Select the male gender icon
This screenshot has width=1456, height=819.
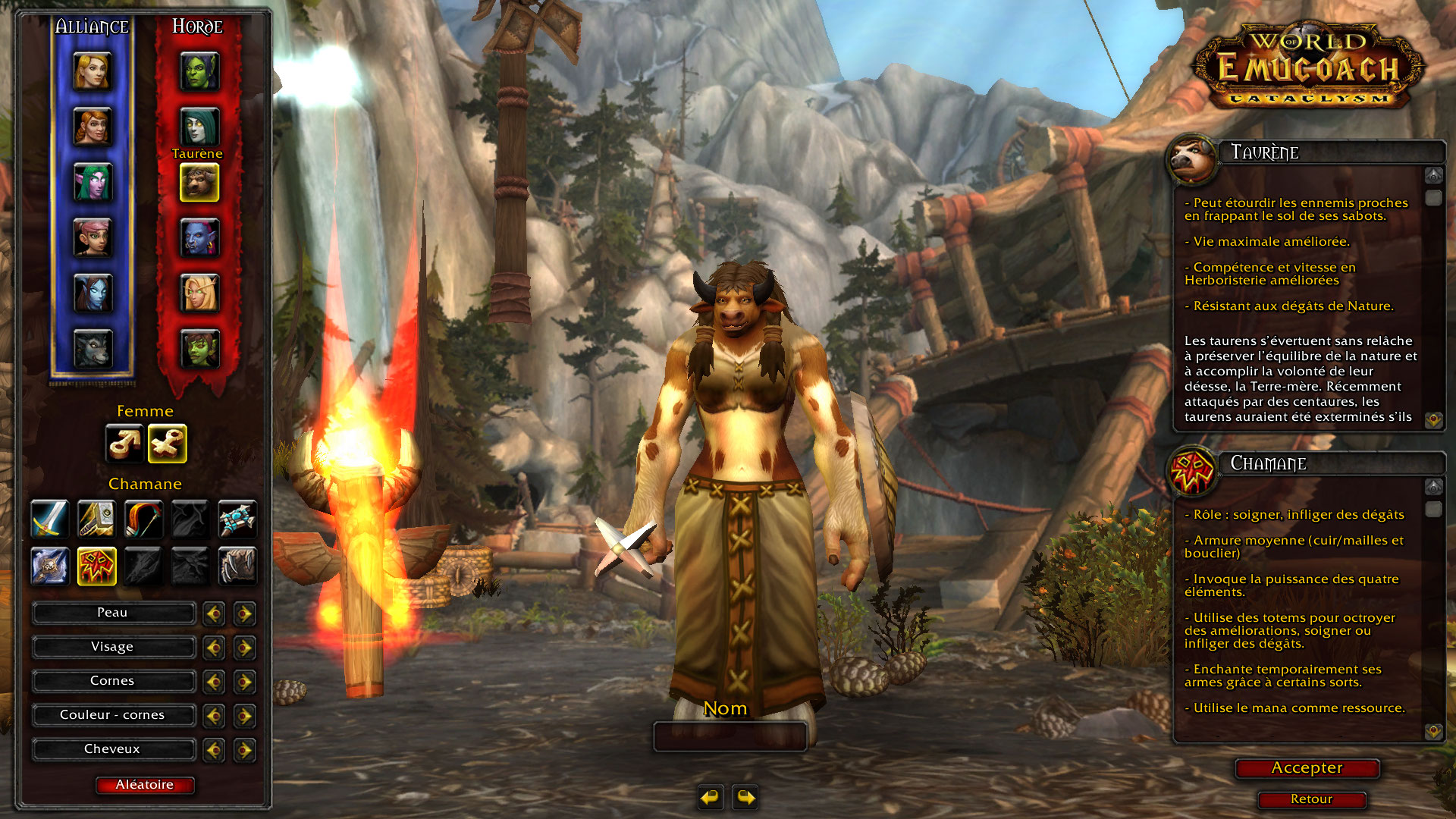click(x=124, y=444)
